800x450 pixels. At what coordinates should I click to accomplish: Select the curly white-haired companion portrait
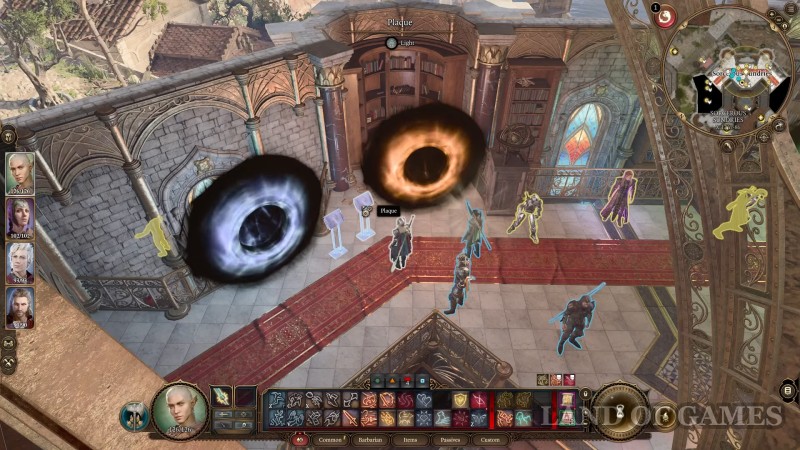(20, 263)
